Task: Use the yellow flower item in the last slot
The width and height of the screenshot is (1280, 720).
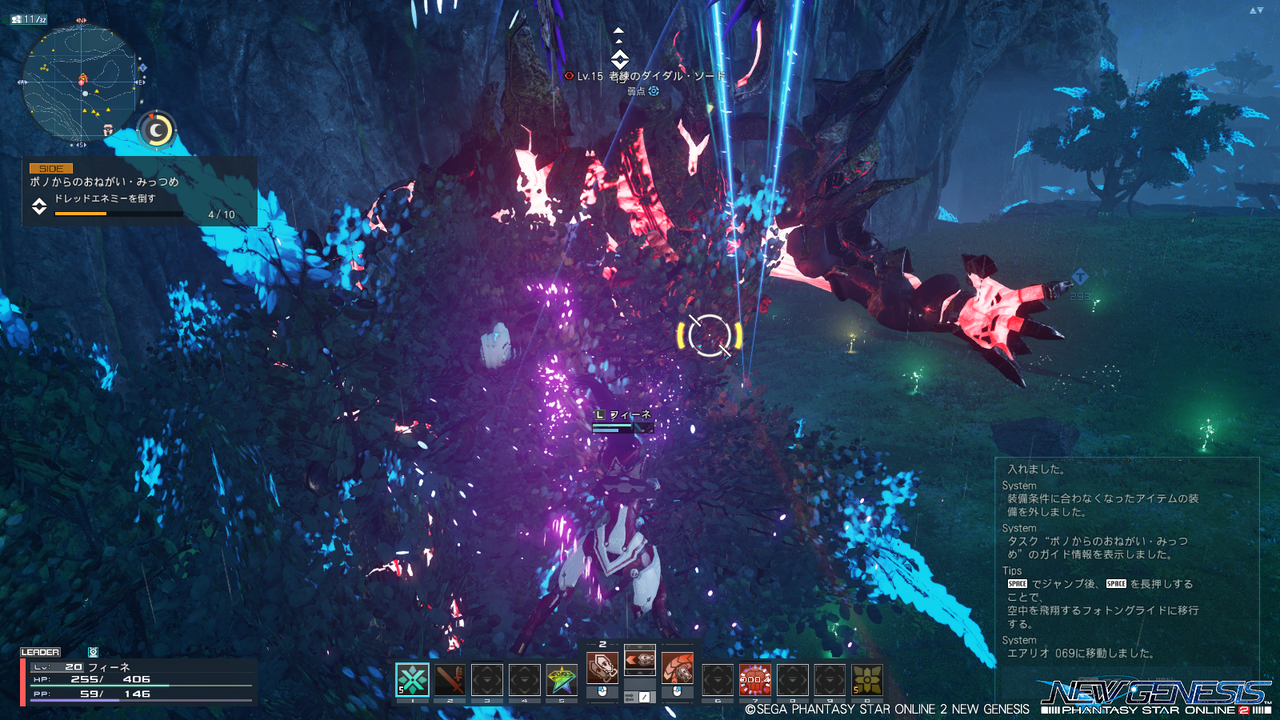Action: pos(867,680)
